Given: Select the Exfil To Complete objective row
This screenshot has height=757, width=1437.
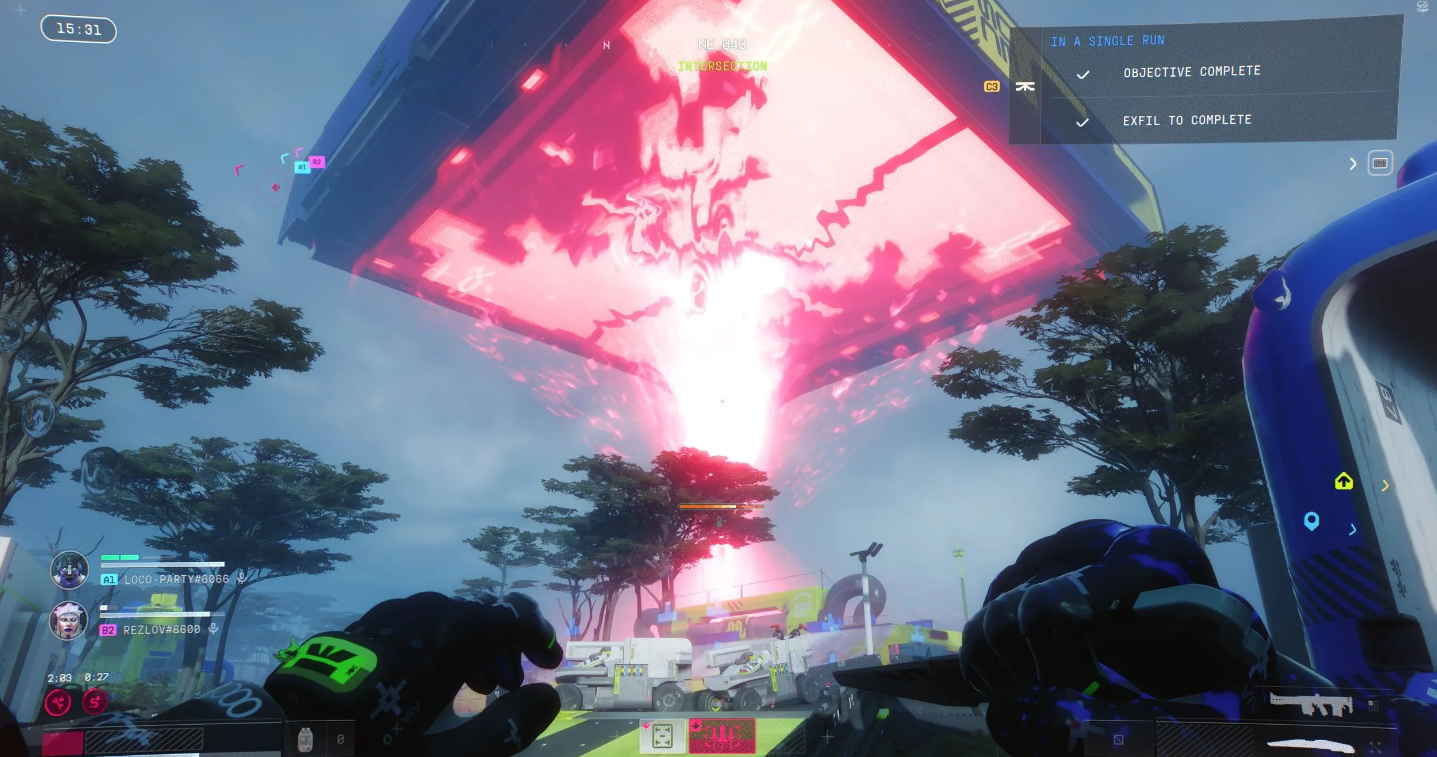Looking at the screenshot, I should coord(1186,120).
